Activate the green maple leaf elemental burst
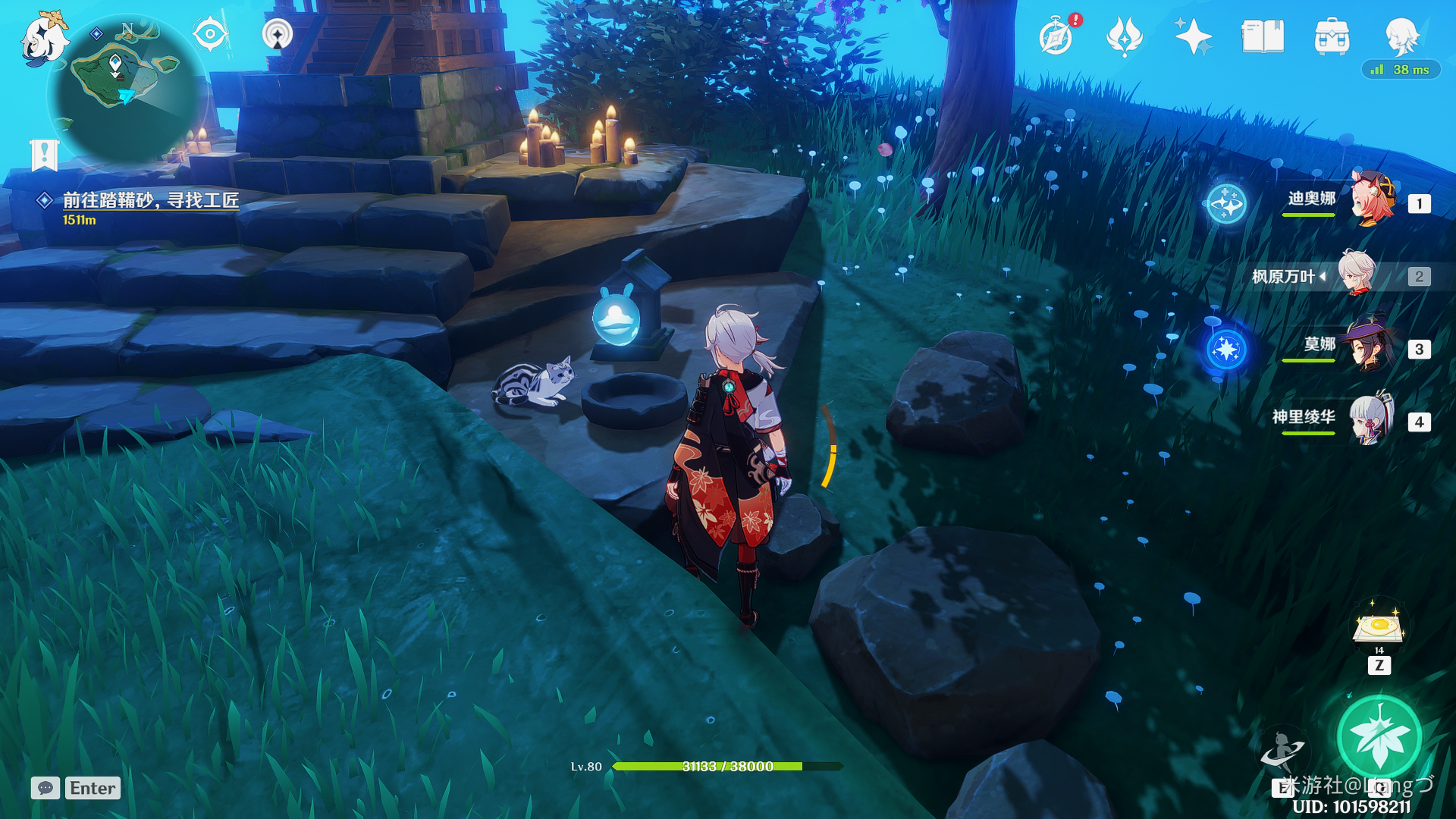 click(x=1378, y=736)
